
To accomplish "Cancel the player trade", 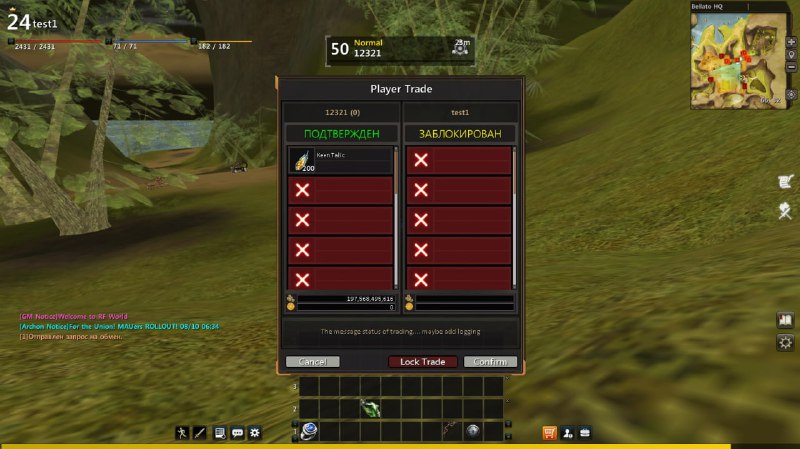I will coord(312,362).
